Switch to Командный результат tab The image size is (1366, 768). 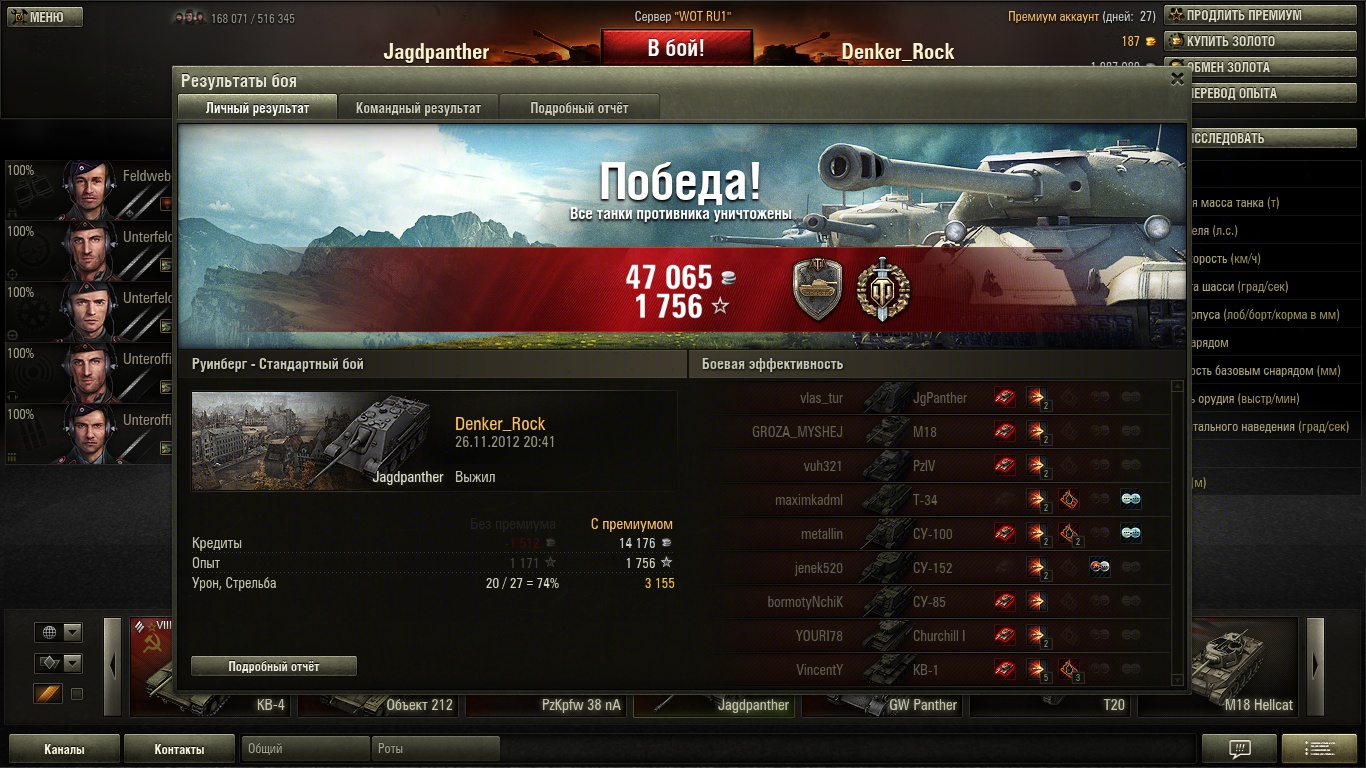coord(418,108)
